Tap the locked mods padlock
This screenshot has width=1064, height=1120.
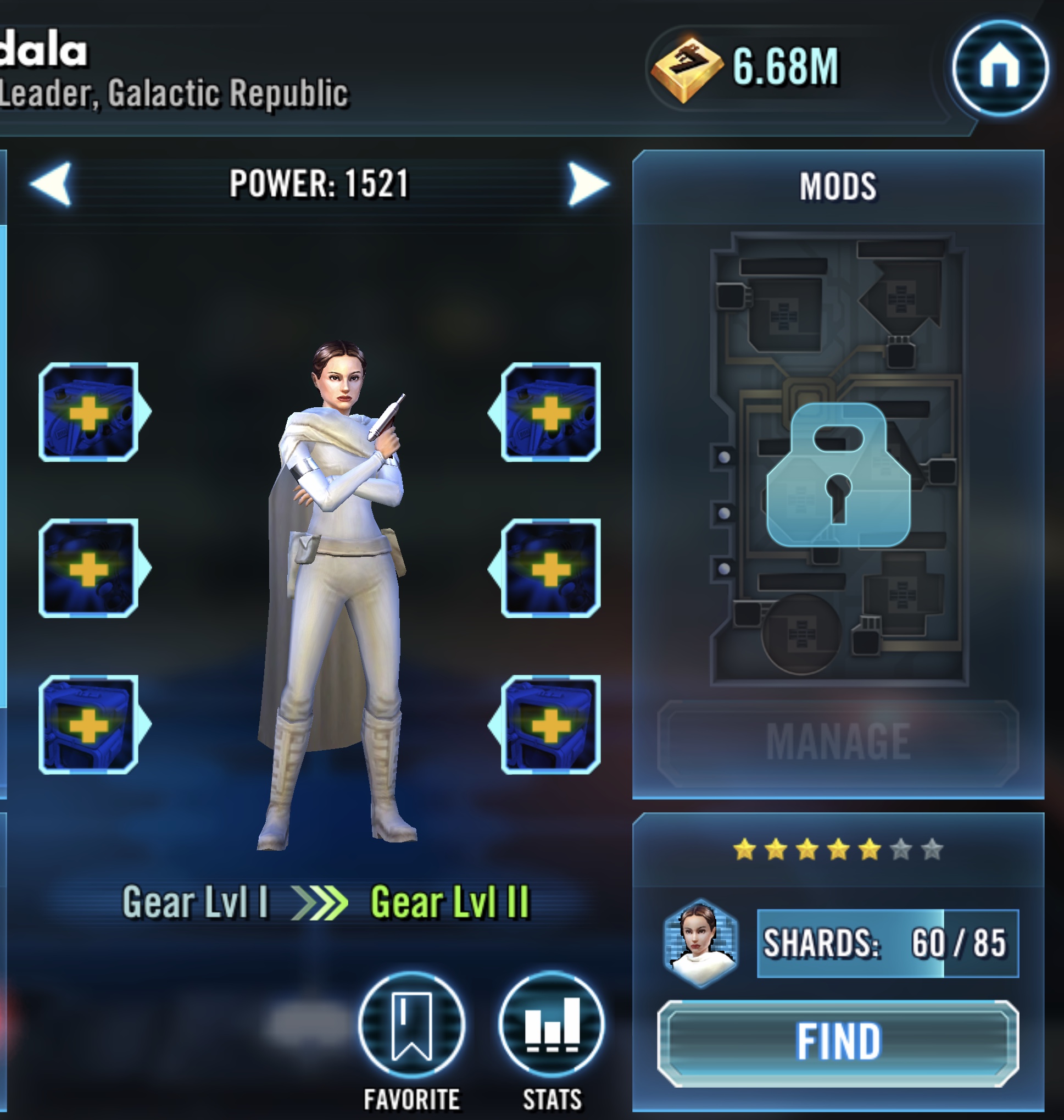838,475
